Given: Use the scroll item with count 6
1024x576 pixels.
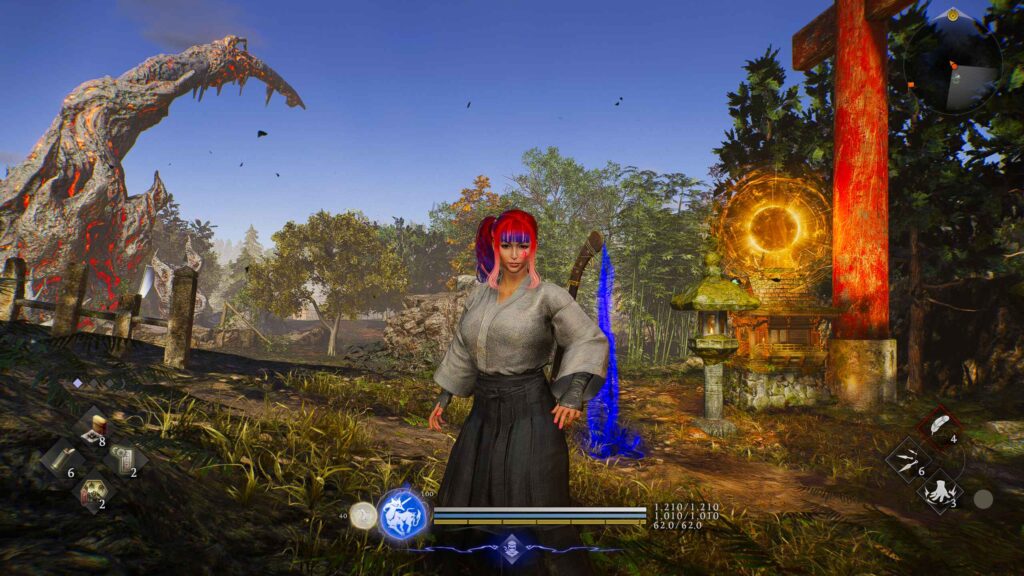Looking at the screenshot, I should 60,460.
